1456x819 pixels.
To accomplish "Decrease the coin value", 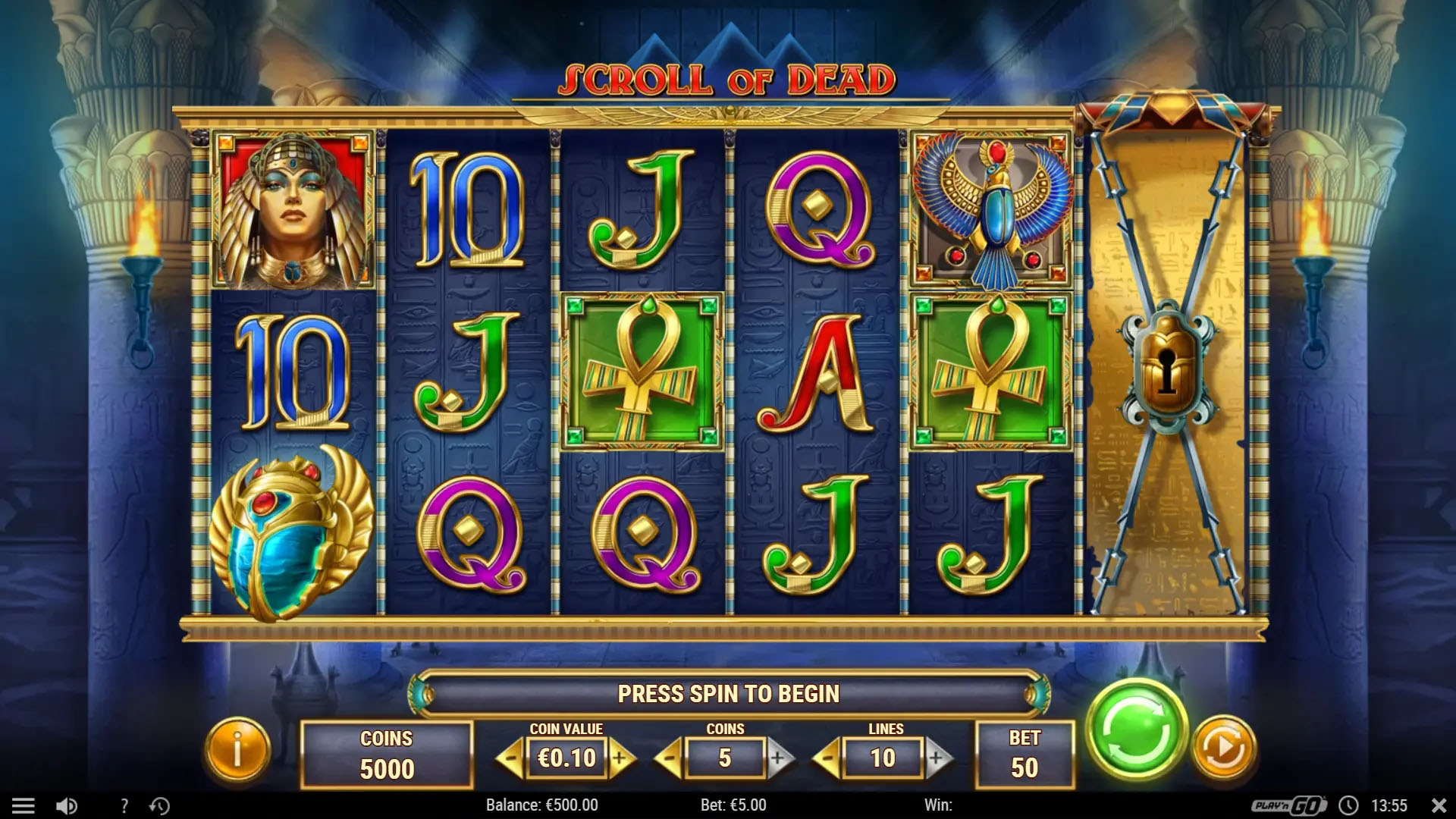I will [x=511, y=758].
